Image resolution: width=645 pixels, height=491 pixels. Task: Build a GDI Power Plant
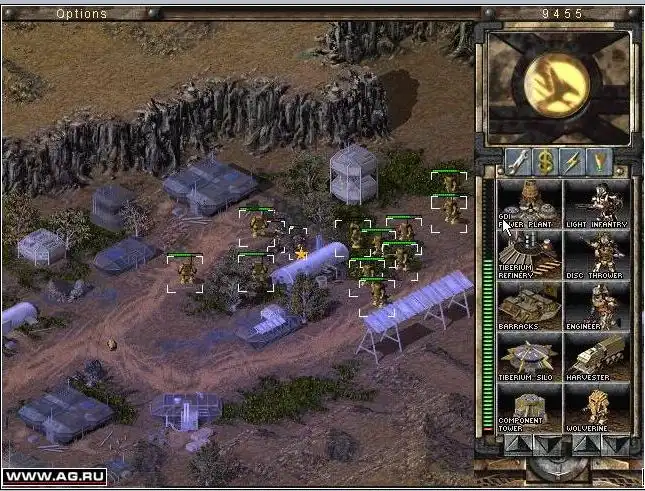[x=529, y=204]
